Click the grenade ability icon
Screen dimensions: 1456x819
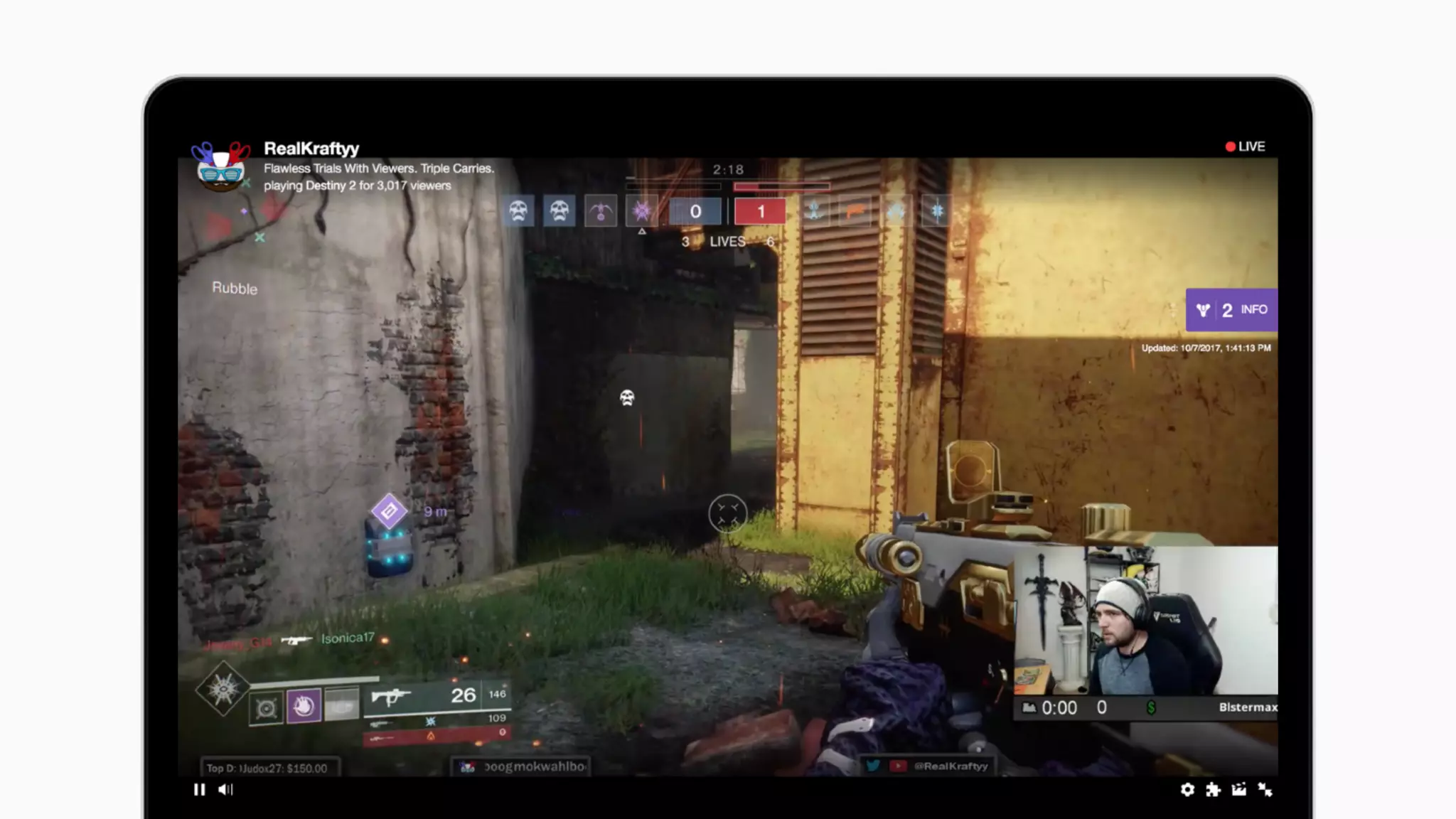266,708
